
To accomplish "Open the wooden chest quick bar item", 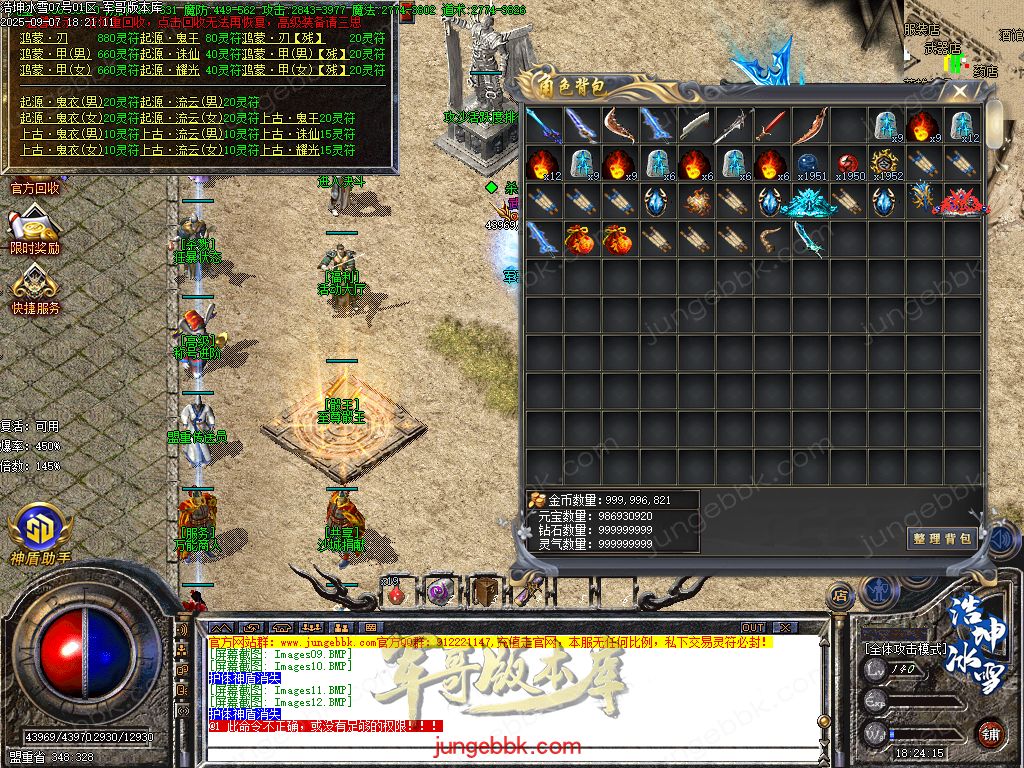I will click(x=487, y=590).
